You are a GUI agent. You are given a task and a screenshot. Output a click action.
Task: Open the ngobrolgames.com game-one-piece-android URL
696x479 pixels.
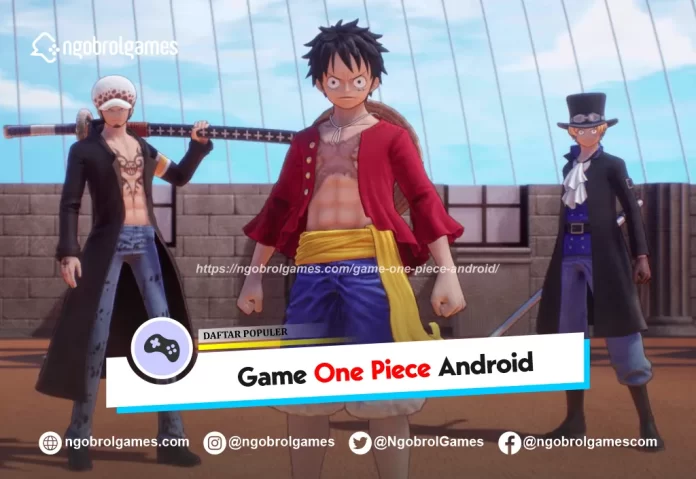tap(347, 269)
